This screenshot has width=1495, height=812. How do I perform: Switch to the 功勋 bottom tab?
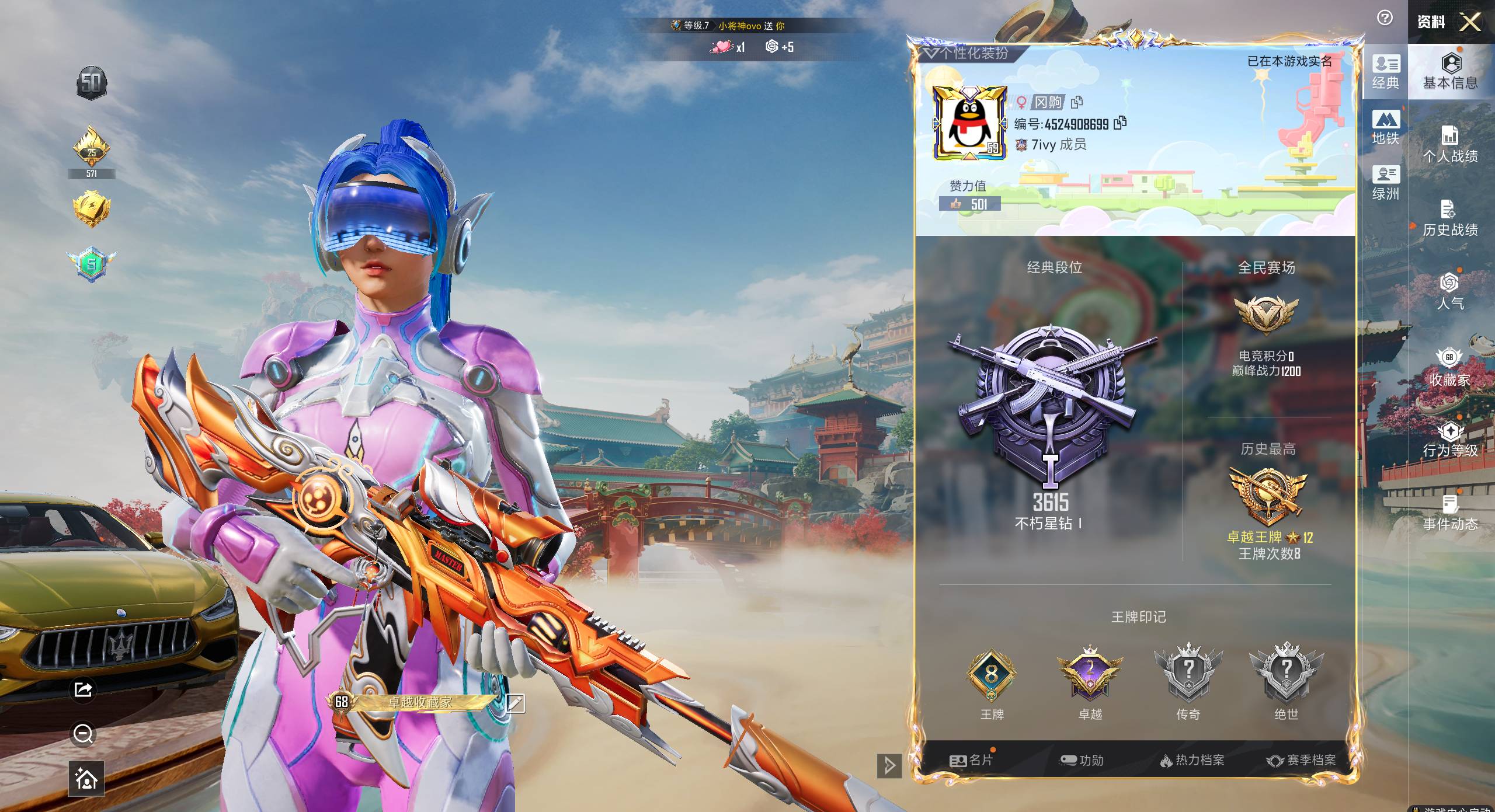(1082, 760)
